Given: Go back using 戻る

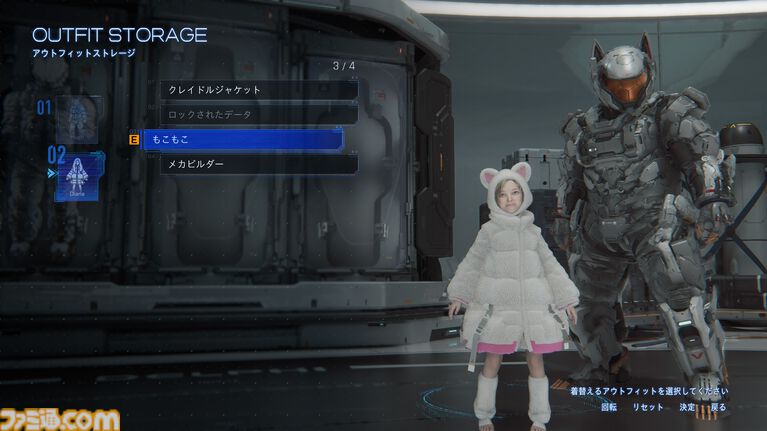Looking at the screenshot, I should click(719, 408).
